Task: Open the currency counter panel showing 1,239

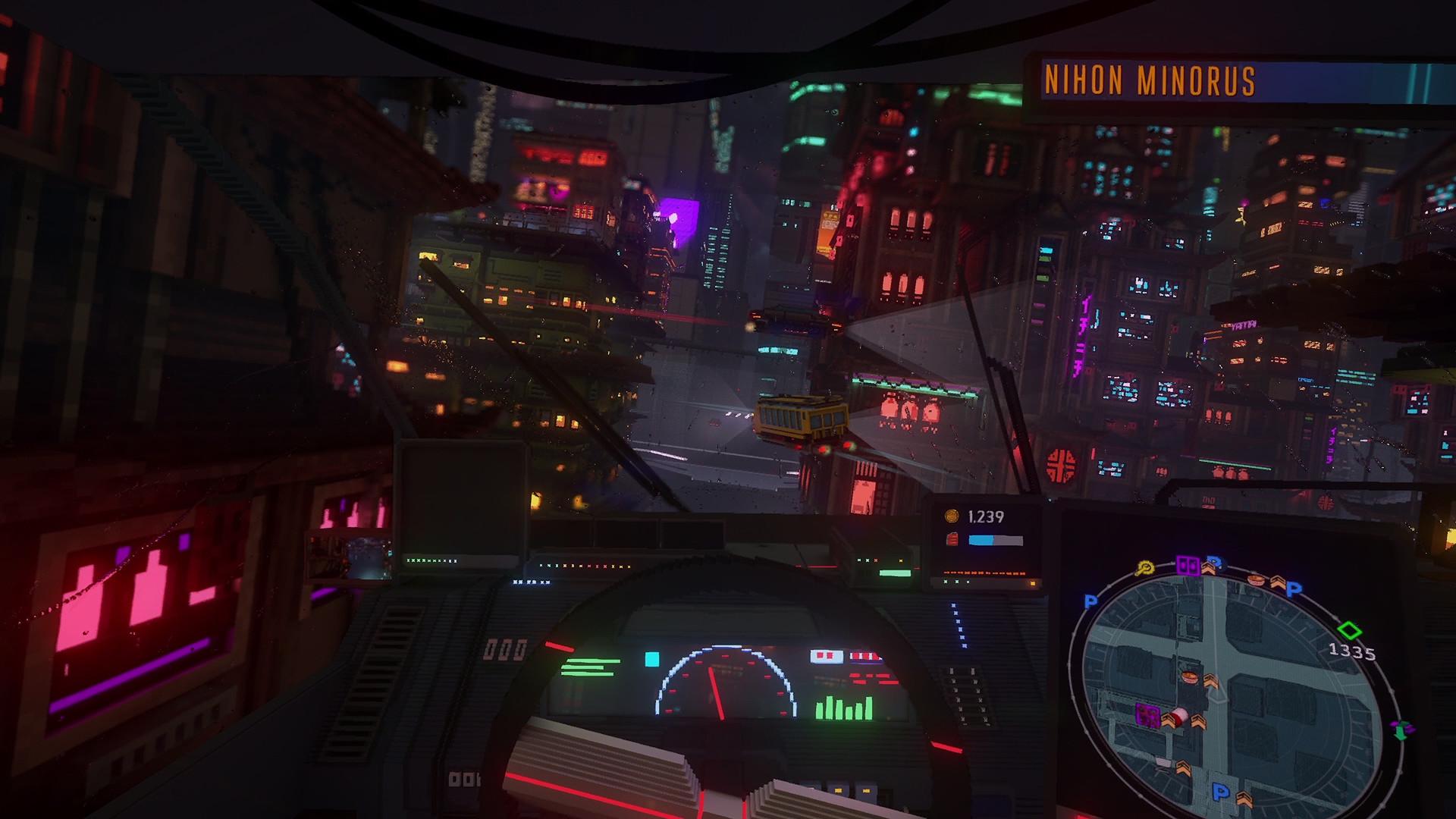Action: [x=985, y=516]
